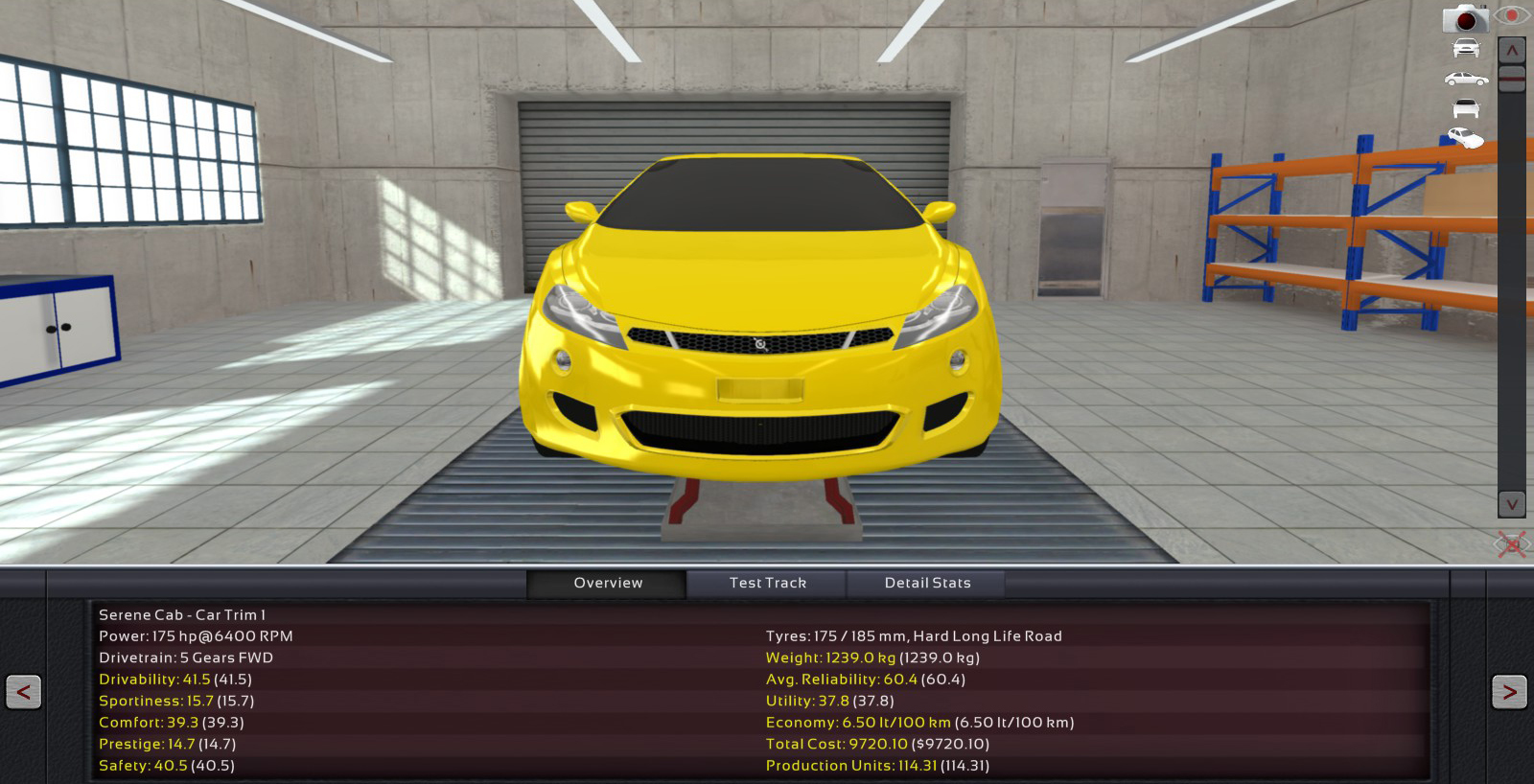Go back with the left red arrow button
Viewport: 1534px width, 784px height.
click(x=23, y=691)
